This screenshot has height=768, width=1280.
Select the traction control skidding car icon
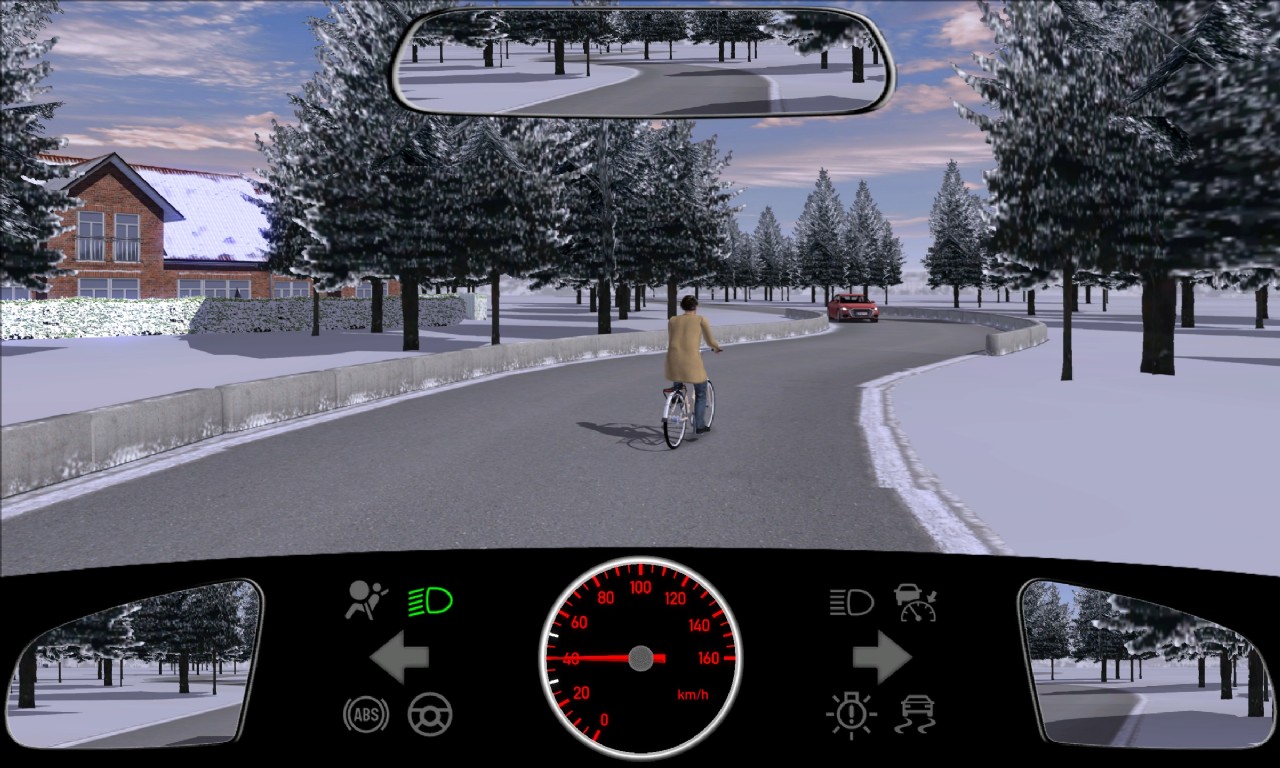coord(915,714)
